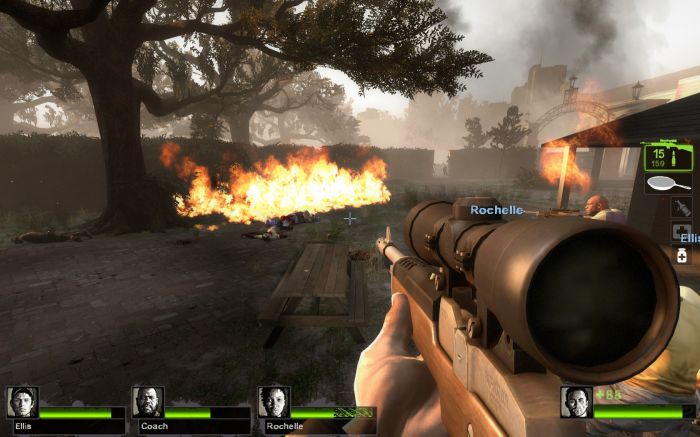Click your own survivor portrait
This screenshot has height=437, width=700.
[x=576, y=402]
